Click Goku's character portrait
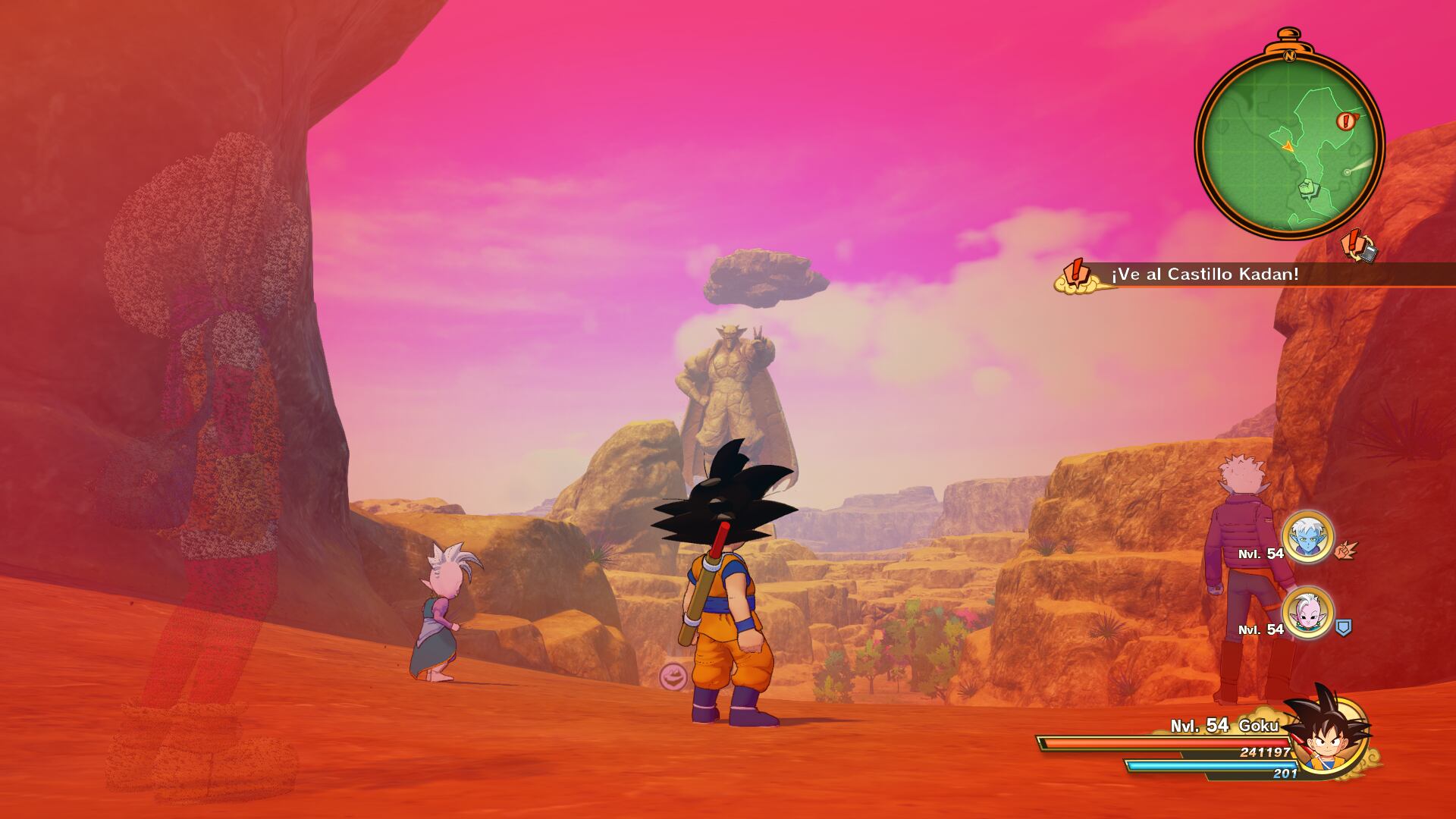The image size is (1456, 819). click(x=1329, y=737)
